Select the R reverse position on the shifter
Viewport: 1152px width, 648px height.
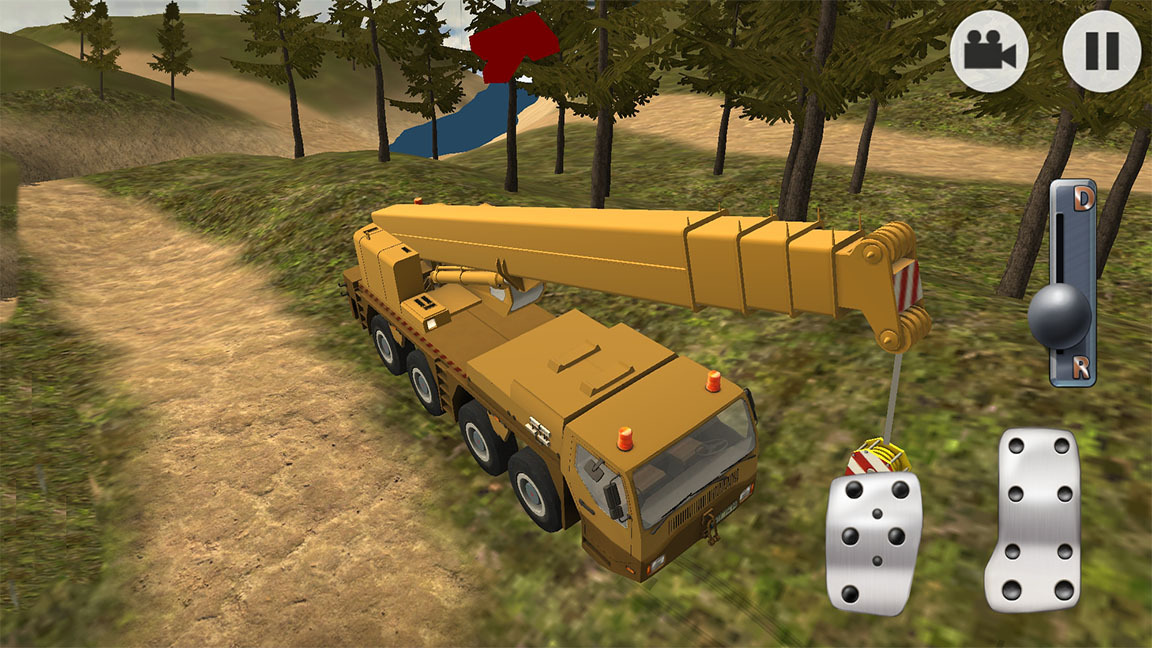tap(1081, 367)
